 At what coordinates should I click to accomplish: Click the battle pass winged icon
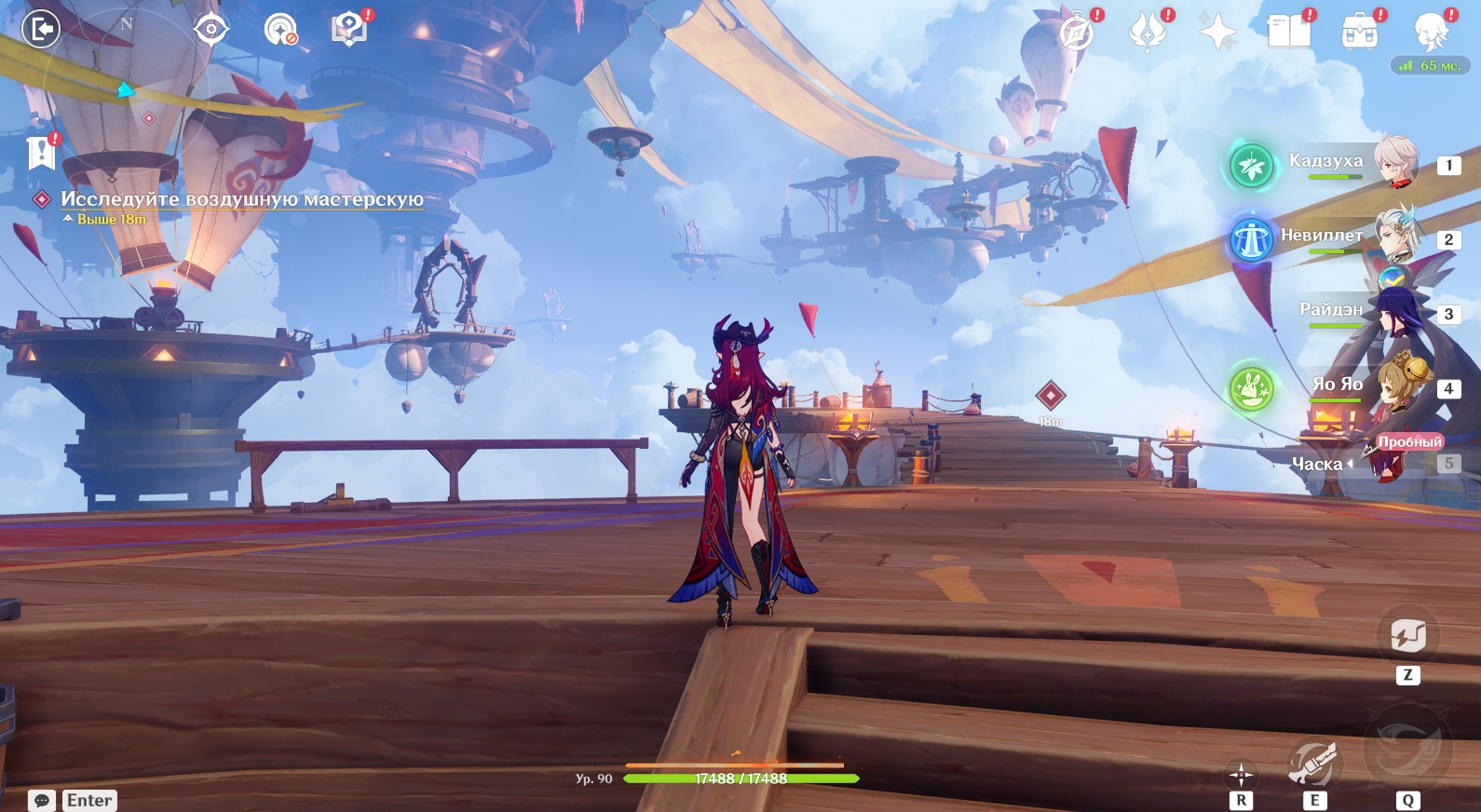point(1148,33)
